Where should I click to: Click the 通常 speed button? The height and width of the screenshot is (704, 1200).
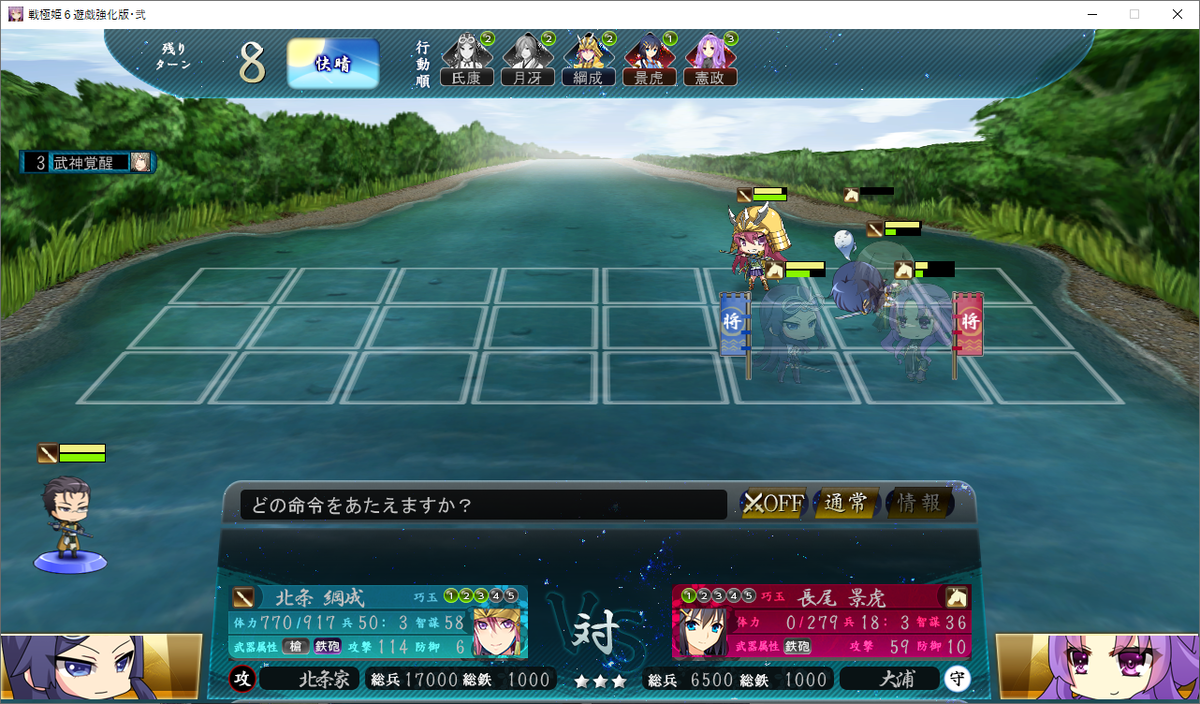click(846, 503)
